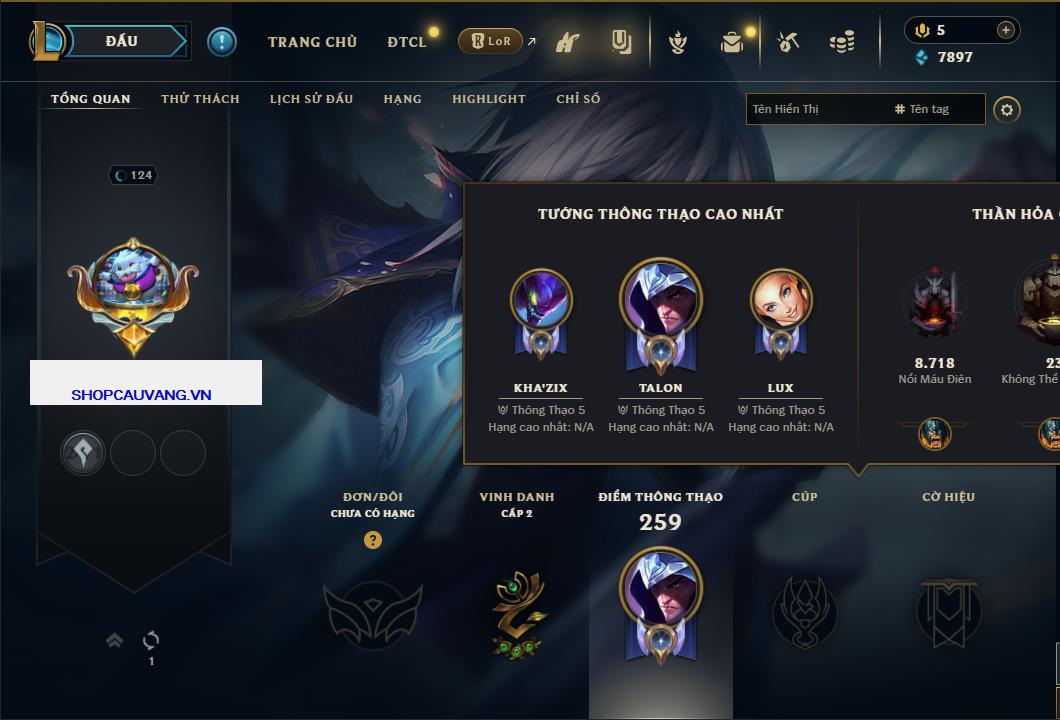This screenshot has width=1060, height=720.
Task: Open profile settings gear icon
Action: click(1007, 109)
